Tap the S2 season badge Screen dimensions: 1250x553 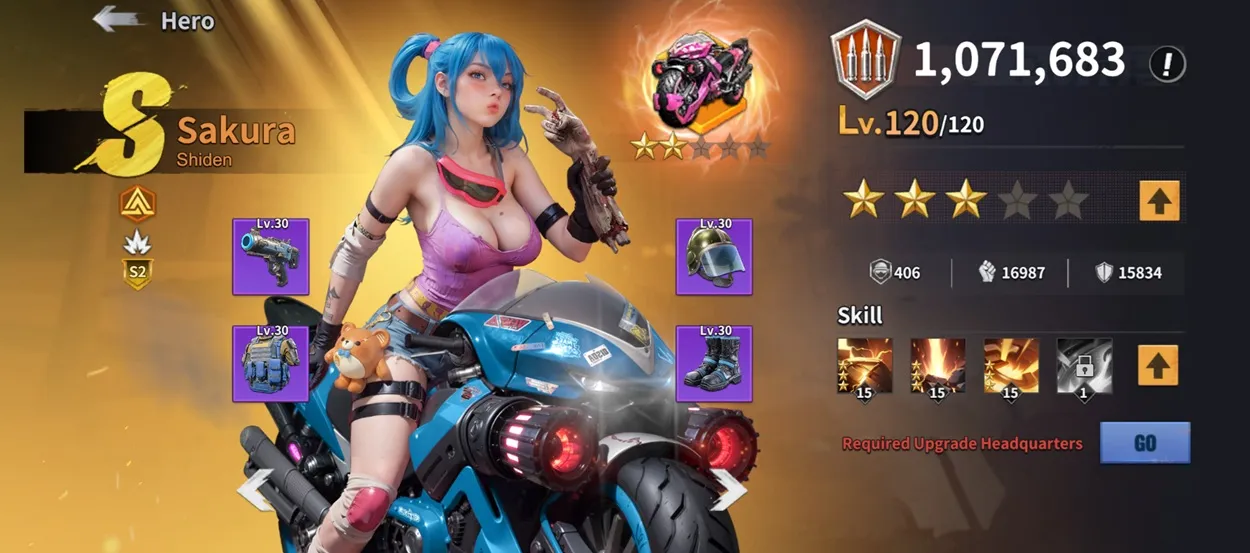(138, 273)
